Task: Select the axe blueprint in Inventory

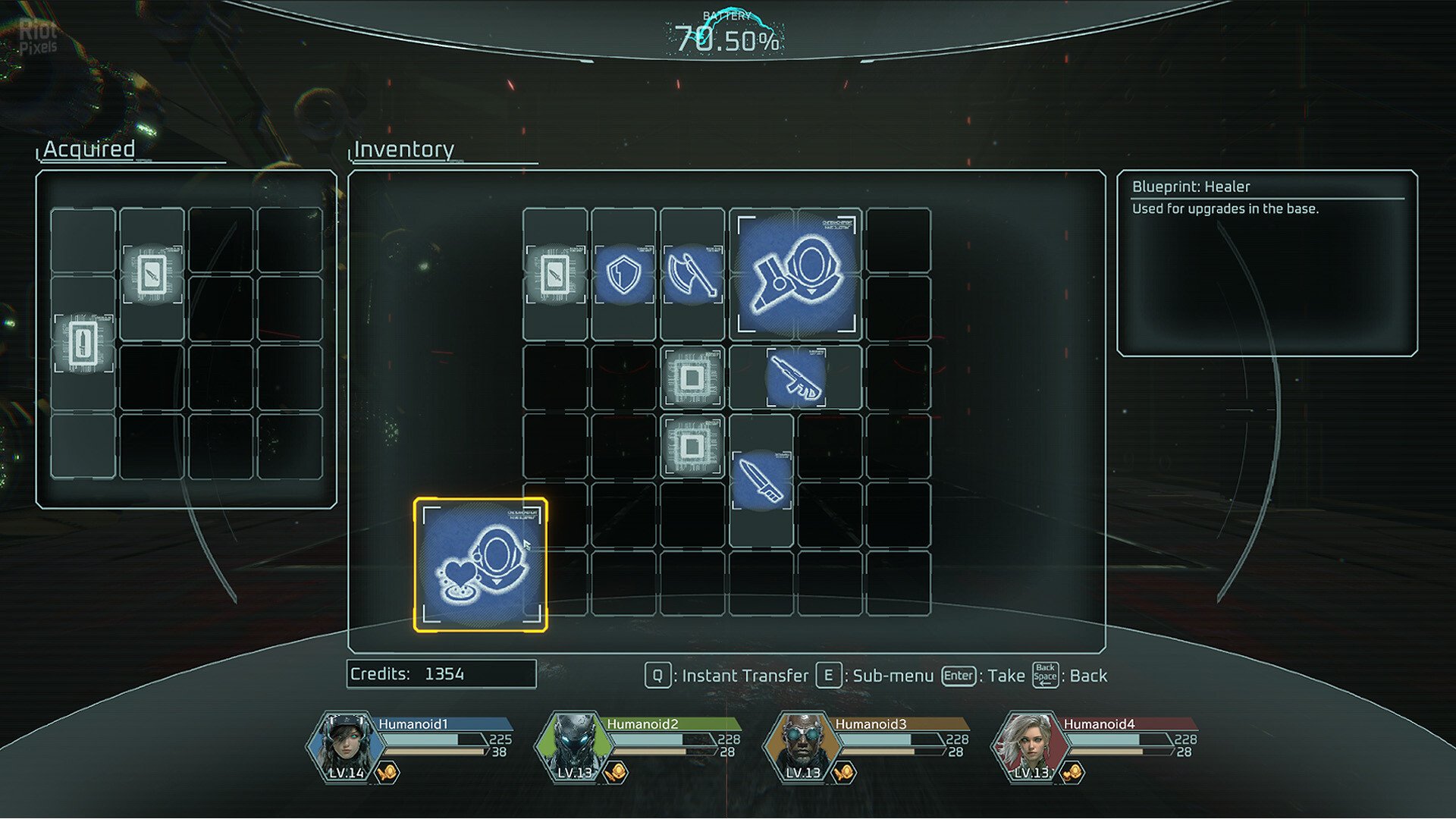Action: (x=692, y=274)
